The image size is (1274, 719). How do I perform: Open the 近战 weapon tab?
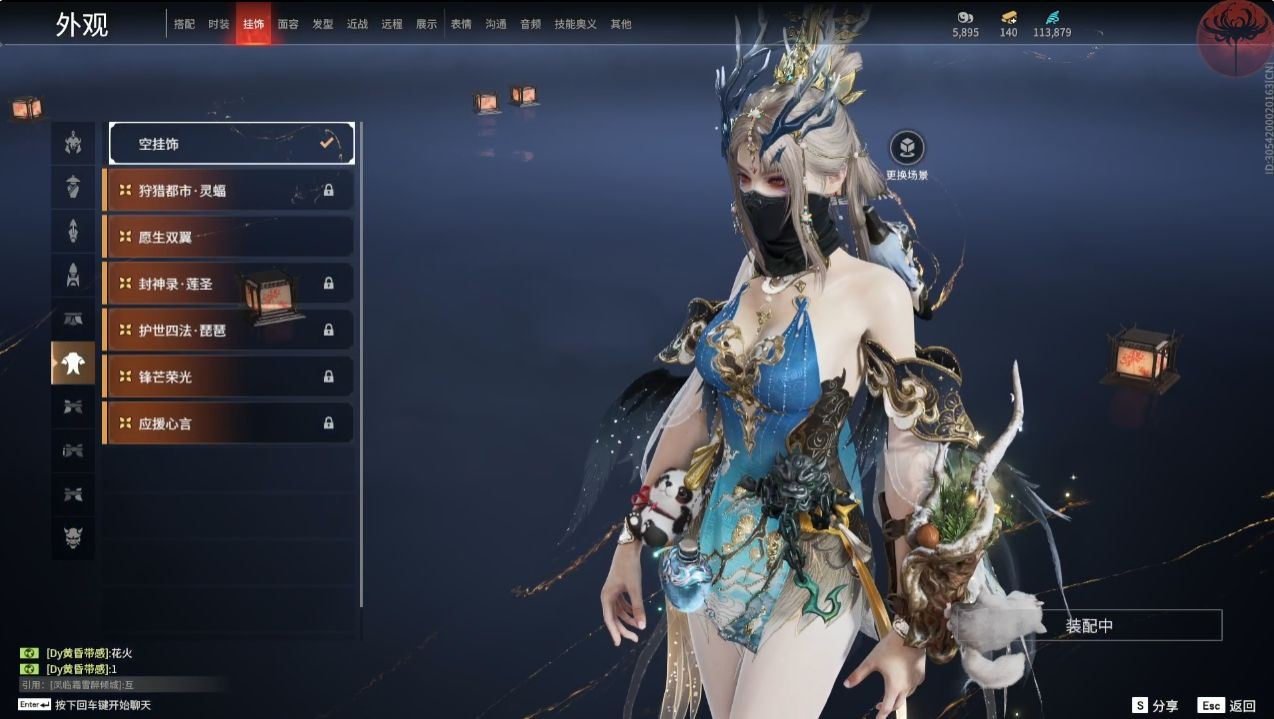357,24
